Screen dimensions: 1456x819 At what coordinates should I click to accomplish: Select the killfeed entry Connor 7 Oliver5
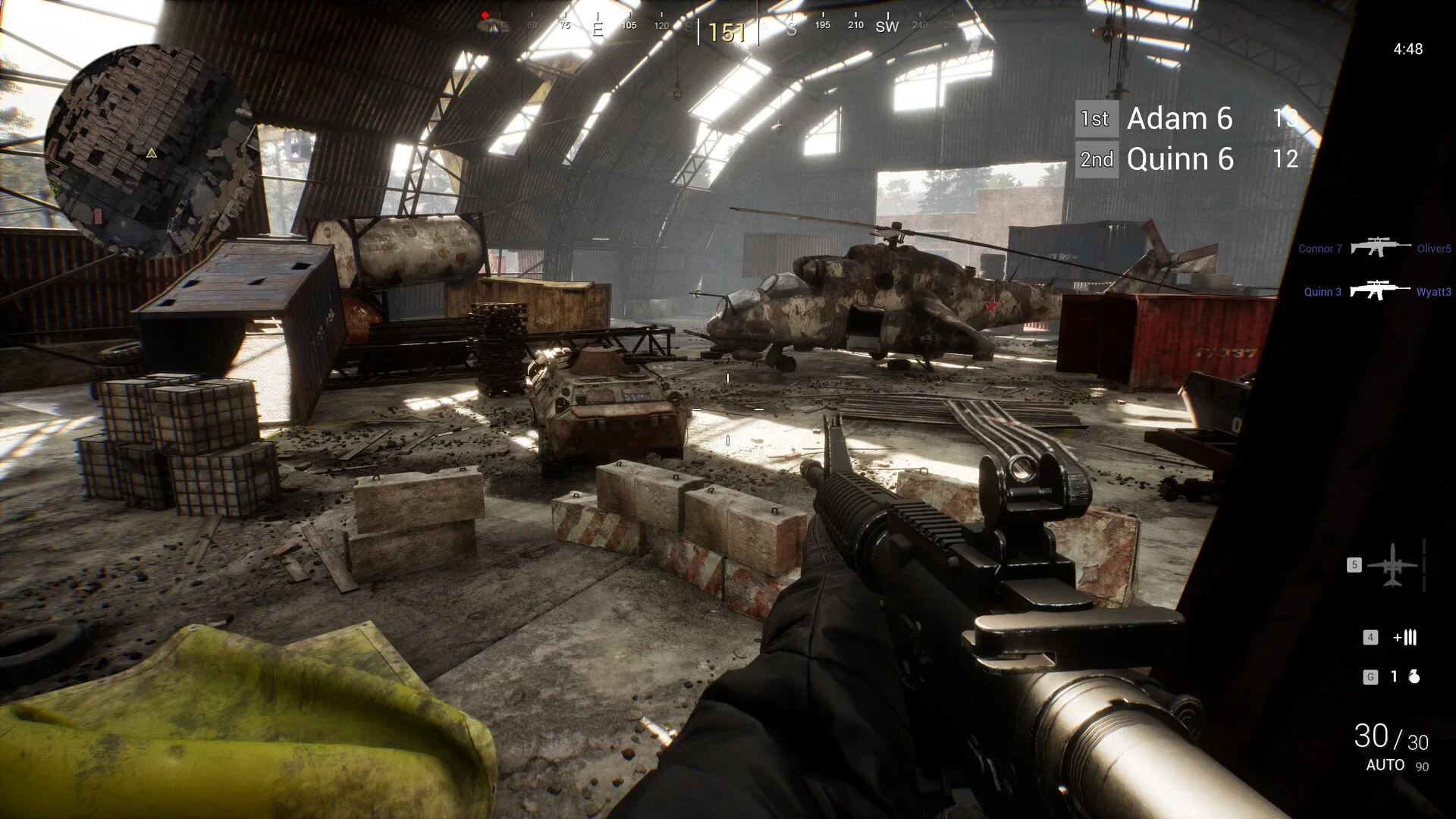(x=1376, y=248)
